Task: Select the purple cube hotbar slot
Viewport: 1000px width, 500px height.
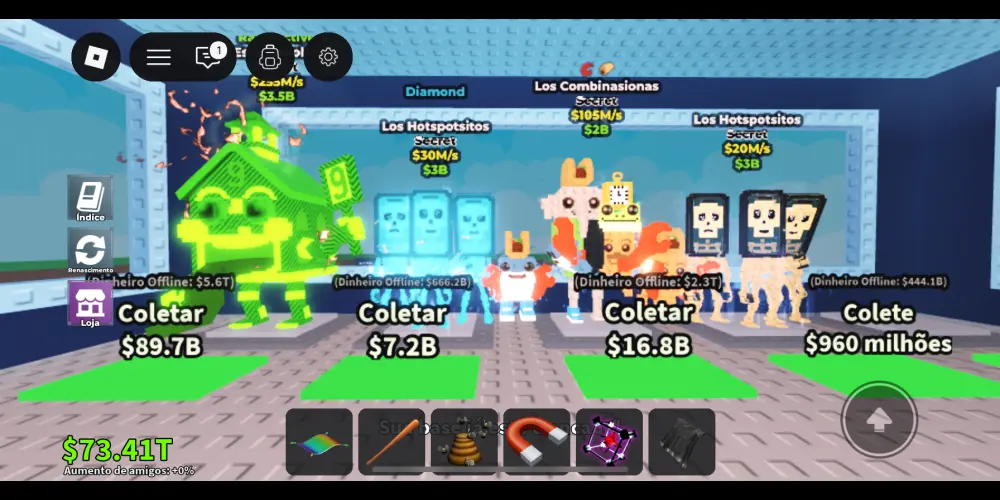Action: (609, 442)
